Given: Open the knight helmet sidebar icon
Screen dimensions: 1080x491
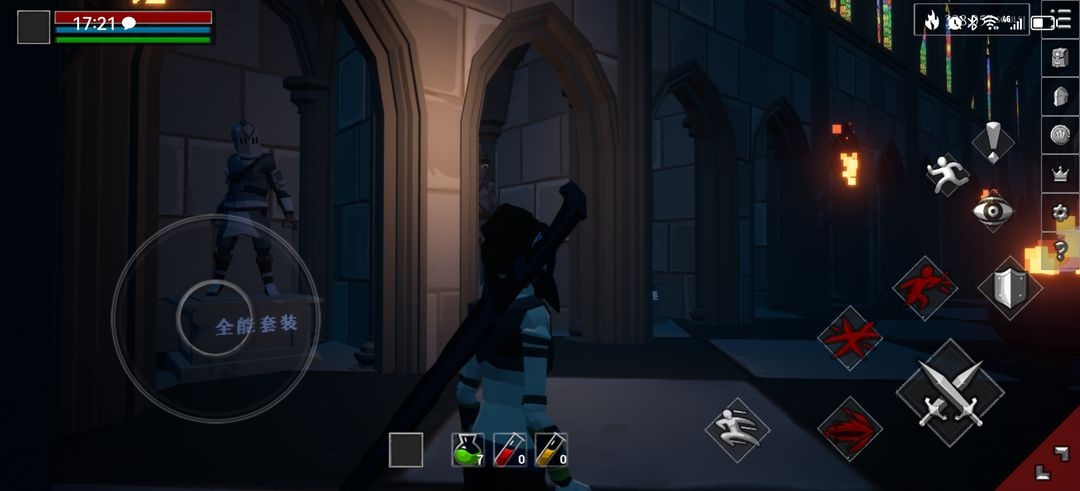Looking at the screenshot, I should pos(1061,96).
